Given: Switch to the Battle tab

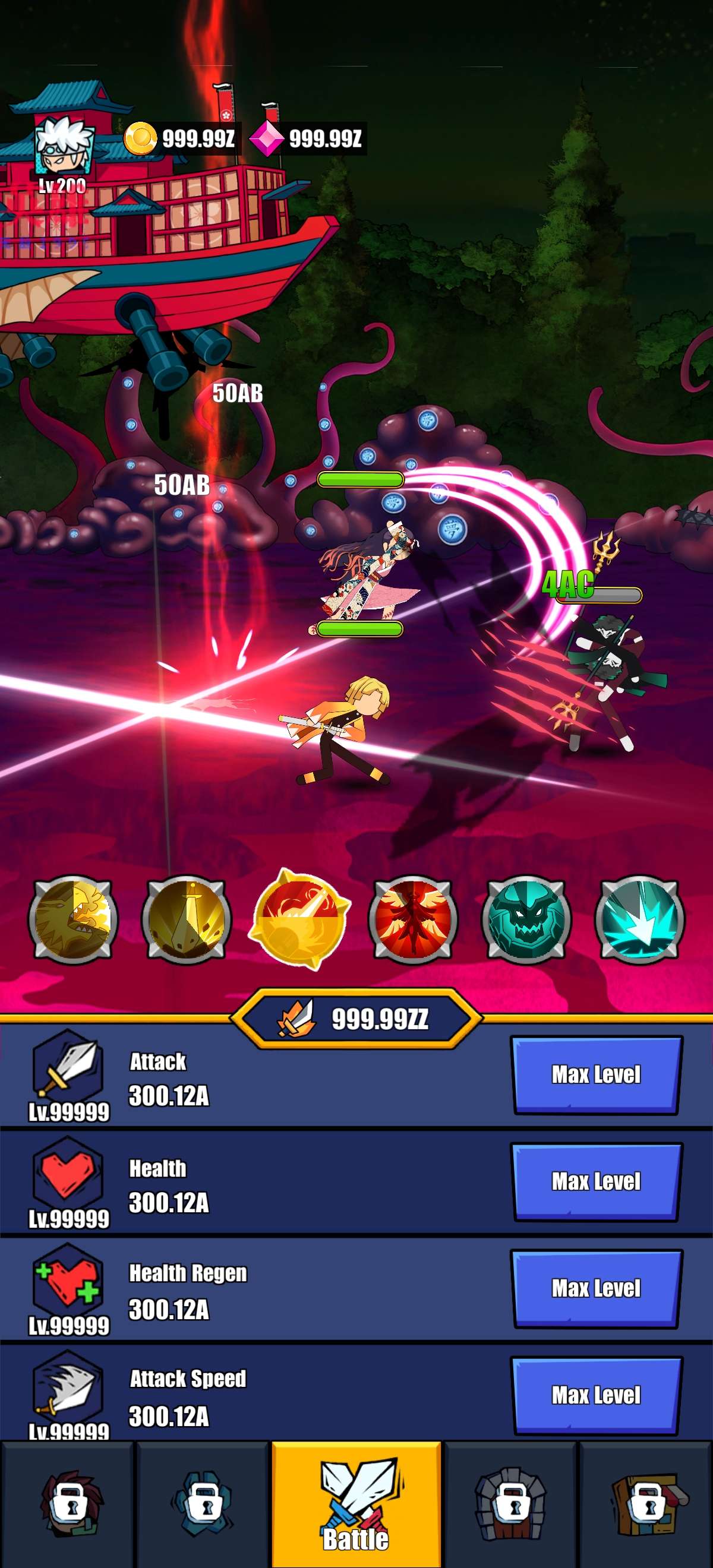Looking at the screenshot, I should (x=356, y=1504).
